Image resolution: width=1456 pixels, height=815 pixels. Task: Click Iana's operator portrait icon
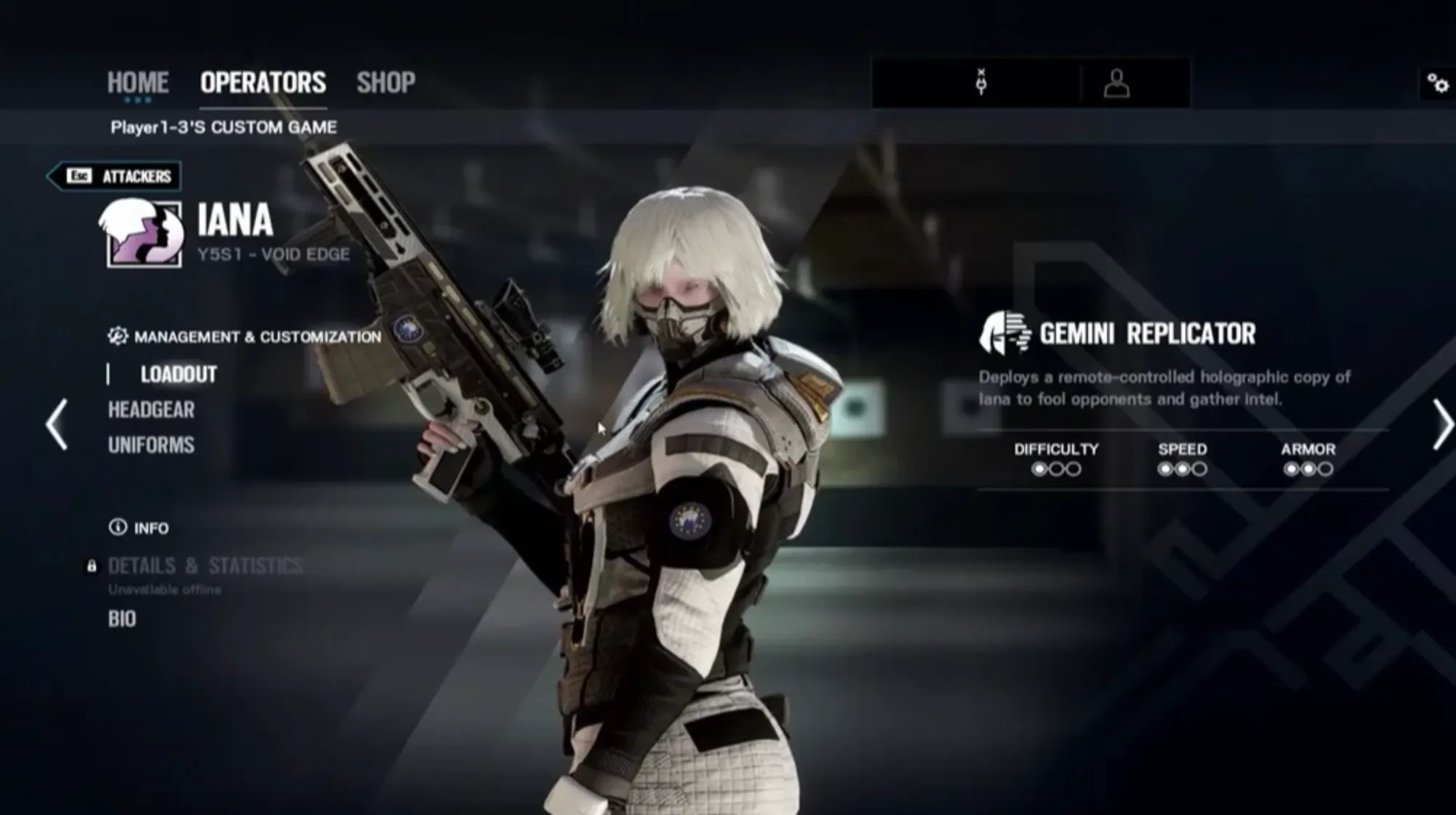pos(143,234)
